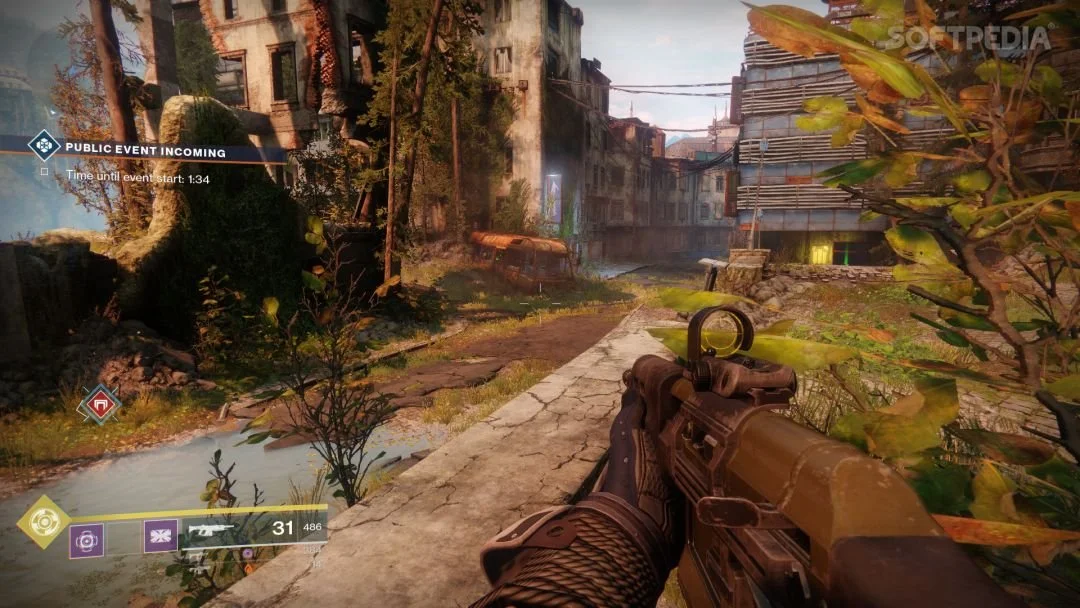Use the purple grenade ability icon
Image resolution: width=1080 pixels, height=608 pixels.
86,540
